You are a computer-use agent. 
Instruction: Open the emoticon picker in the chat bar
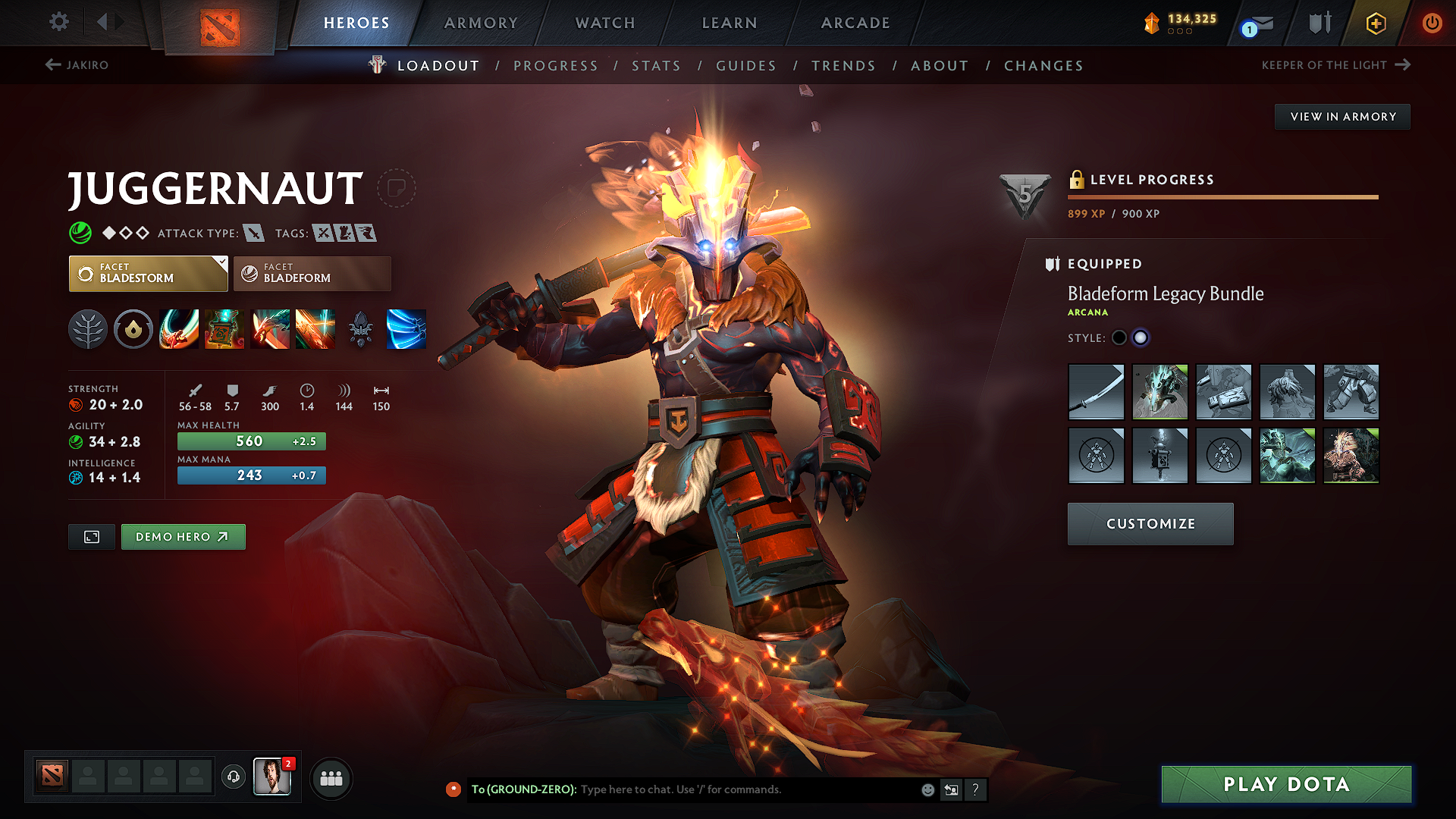(927, 789)
